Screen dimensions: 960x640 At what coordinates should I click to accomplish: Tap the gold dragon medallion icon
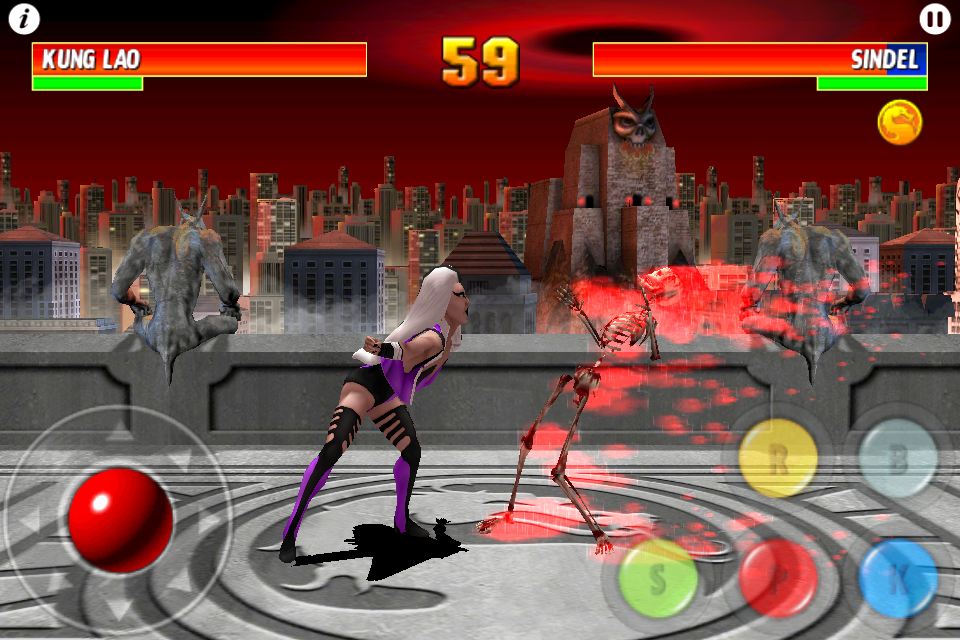[900, 123]
